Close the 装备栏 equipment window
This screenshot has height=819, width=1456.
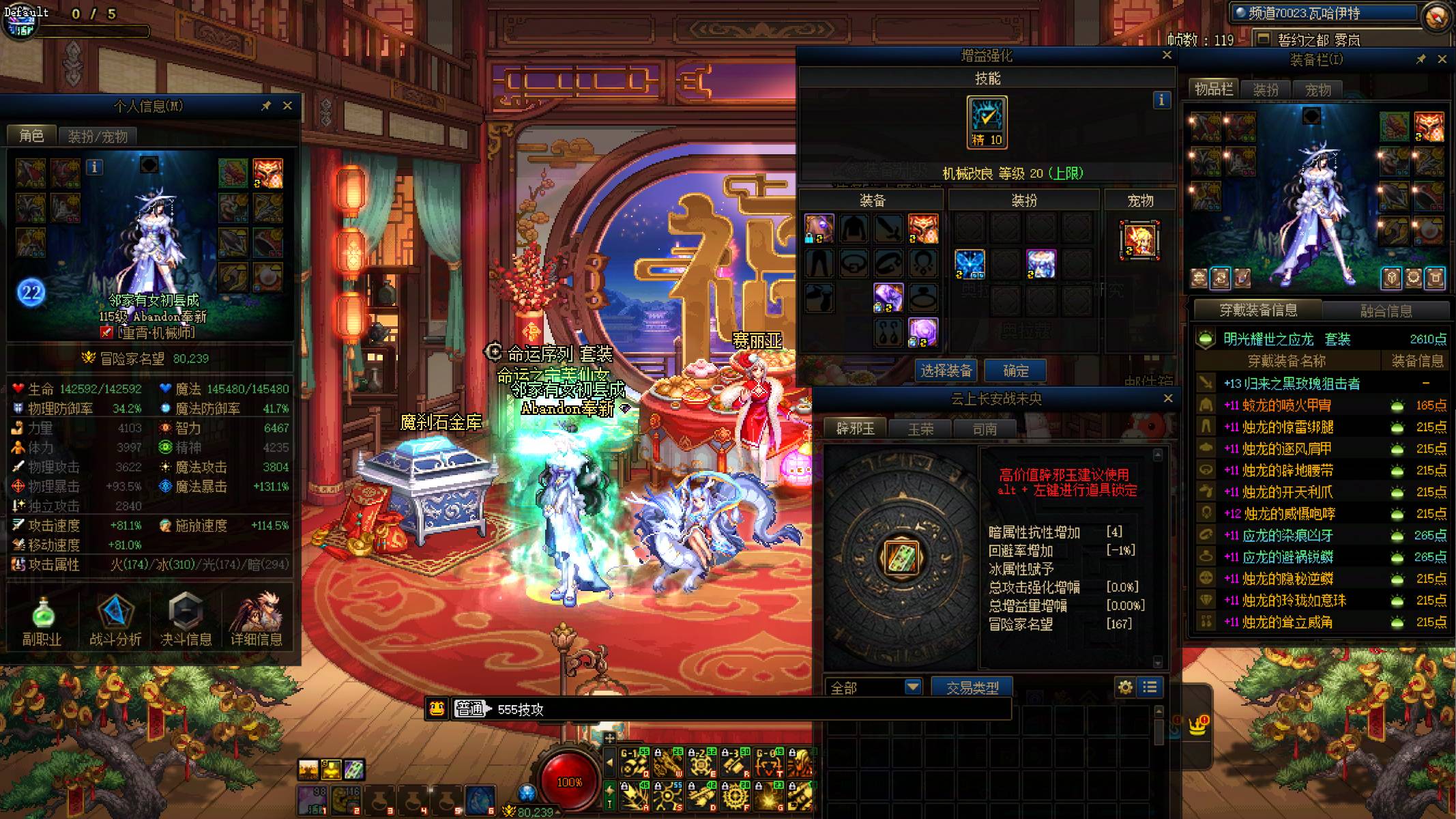[x=1442, y=59]
